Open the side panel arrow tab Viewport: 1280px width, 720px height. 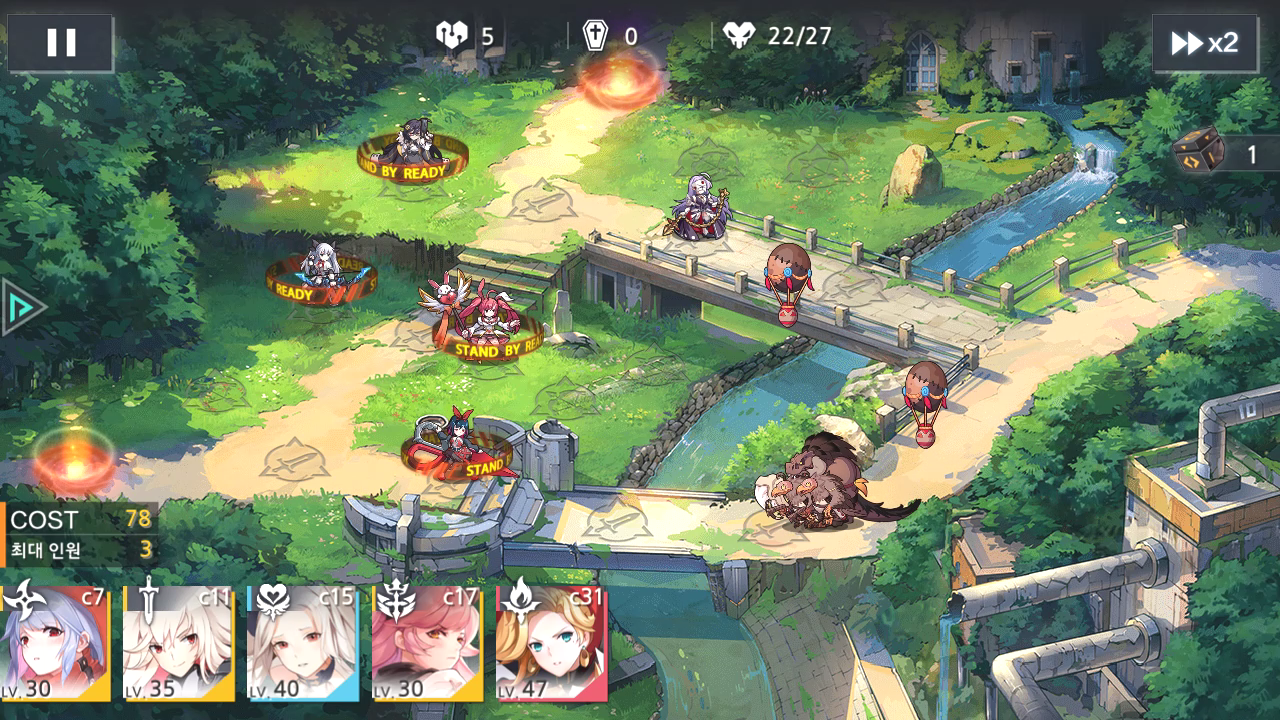[20, 307]
